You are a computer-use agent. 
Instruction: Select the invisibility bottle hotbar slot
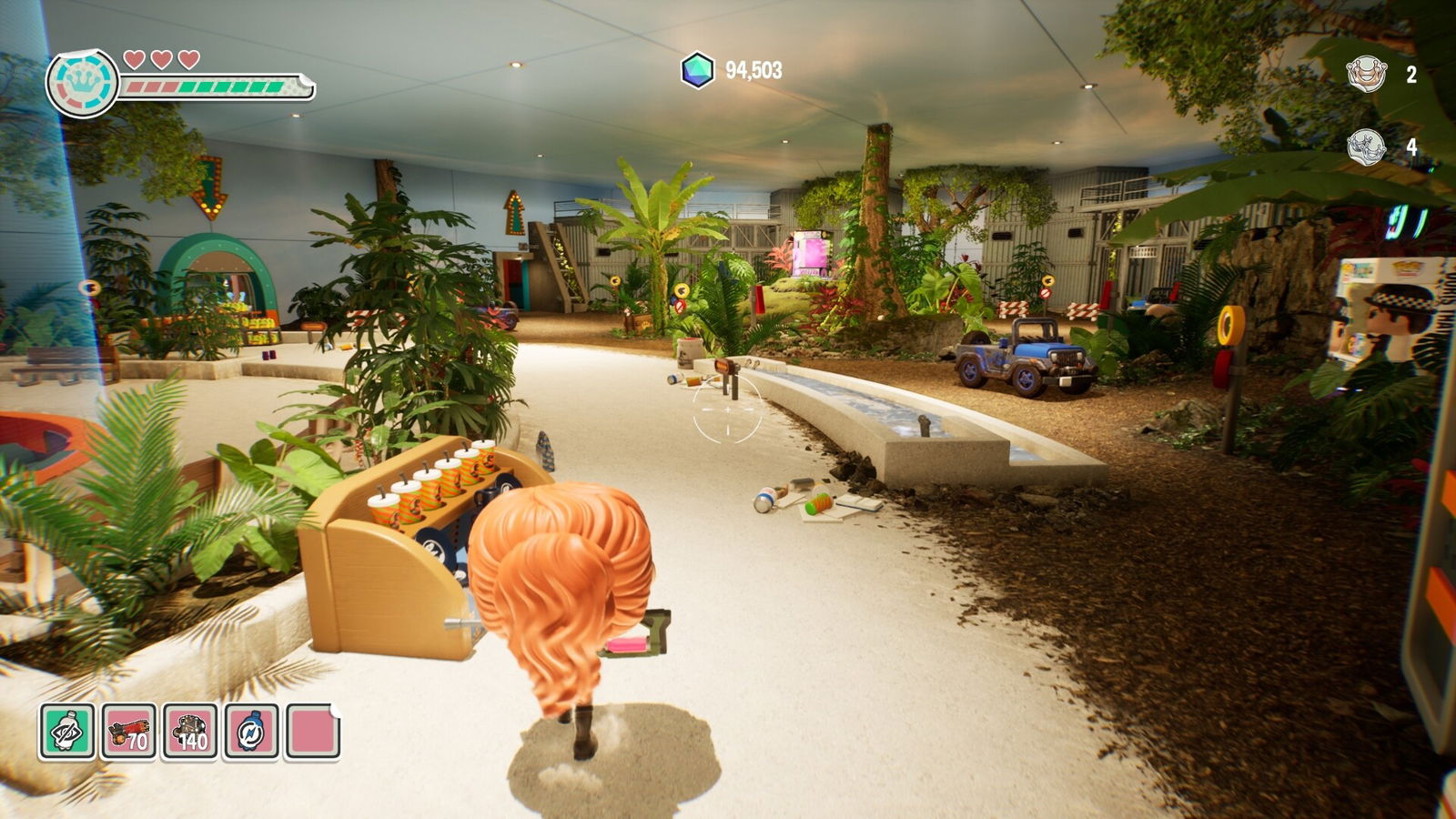[x=67, y=732]
